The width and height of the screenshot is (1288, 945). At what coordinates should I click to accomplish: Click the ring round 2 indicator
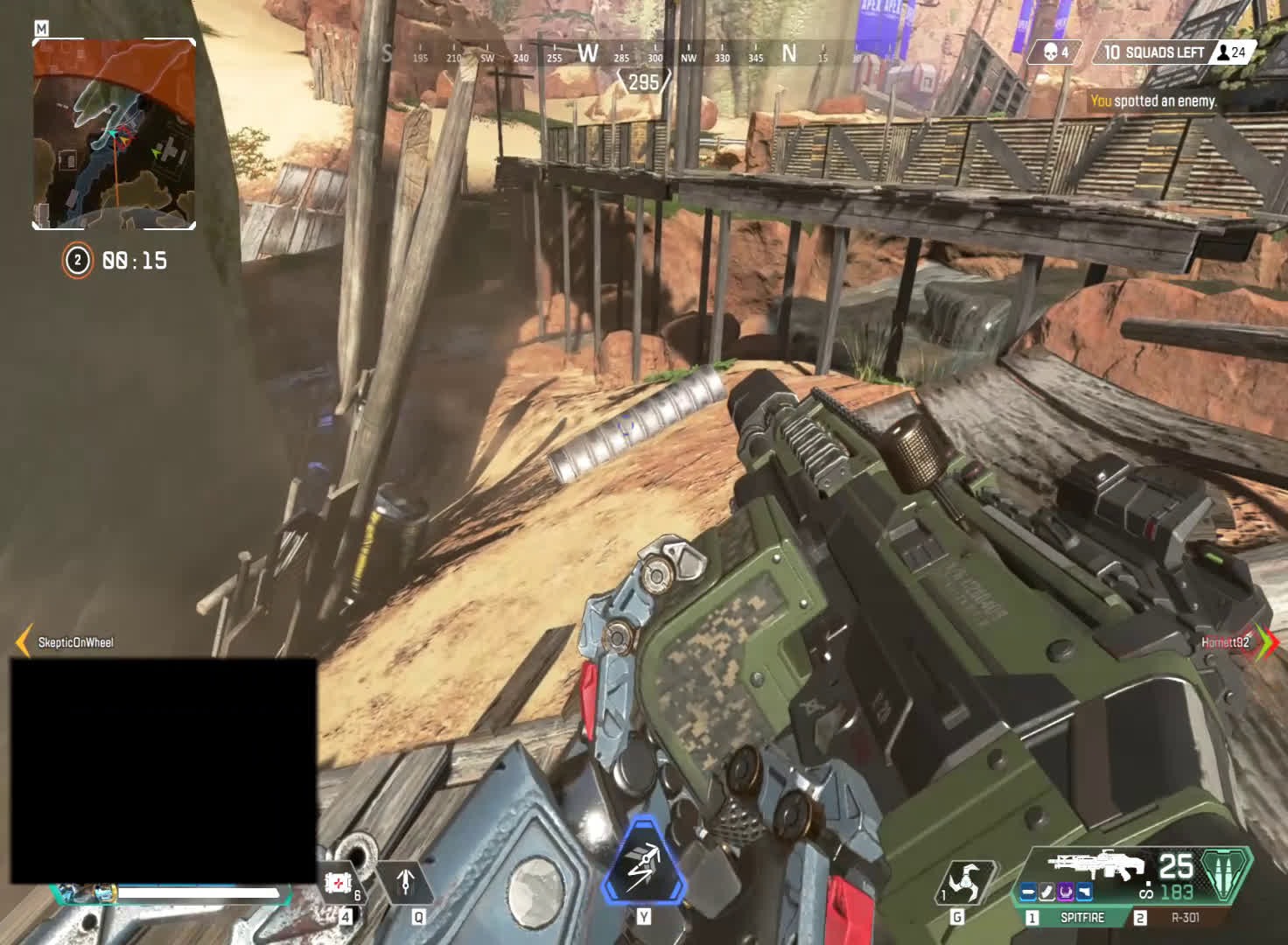coord(78,261)
